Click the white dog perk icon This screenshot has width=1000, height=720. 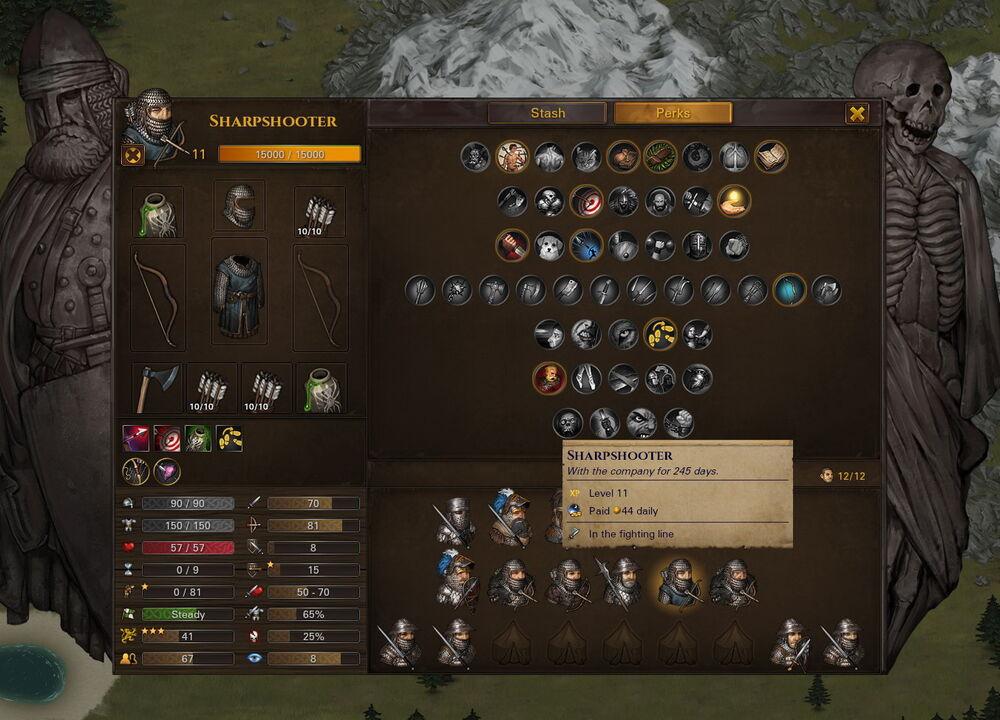550,245
